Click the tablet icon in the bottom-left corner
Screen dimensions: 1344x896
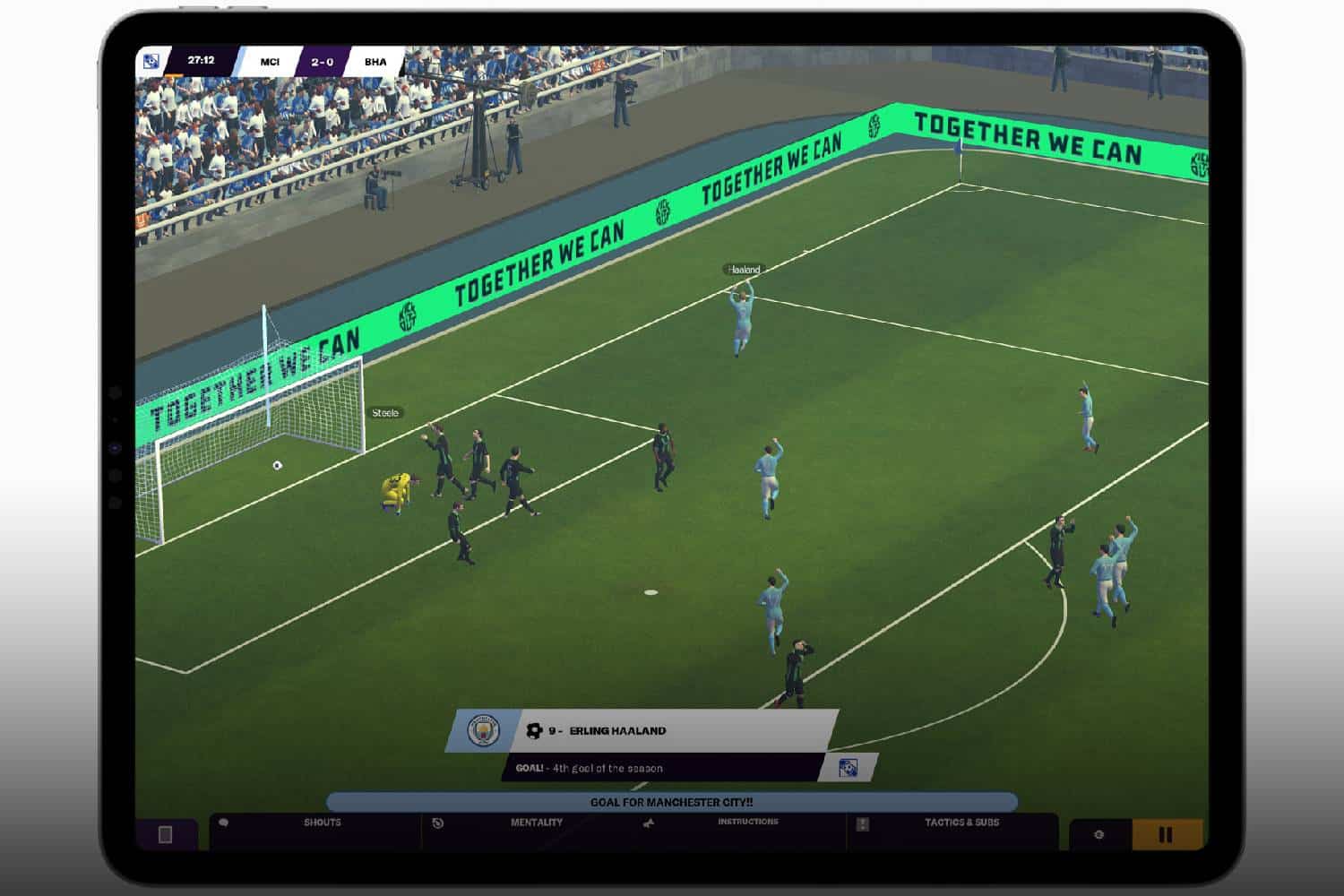(x=165, y=835)
